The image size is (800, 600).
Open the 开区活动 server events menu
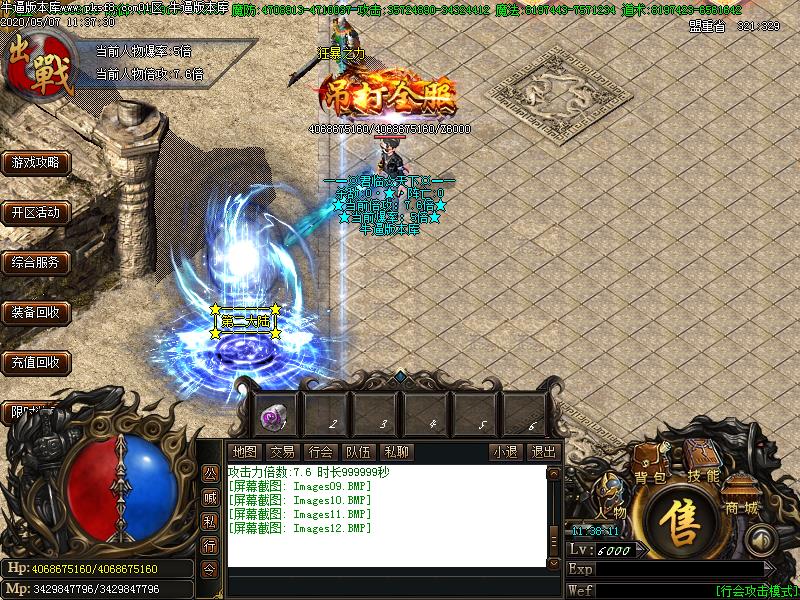pyautogui.click(x=35, y=212)
